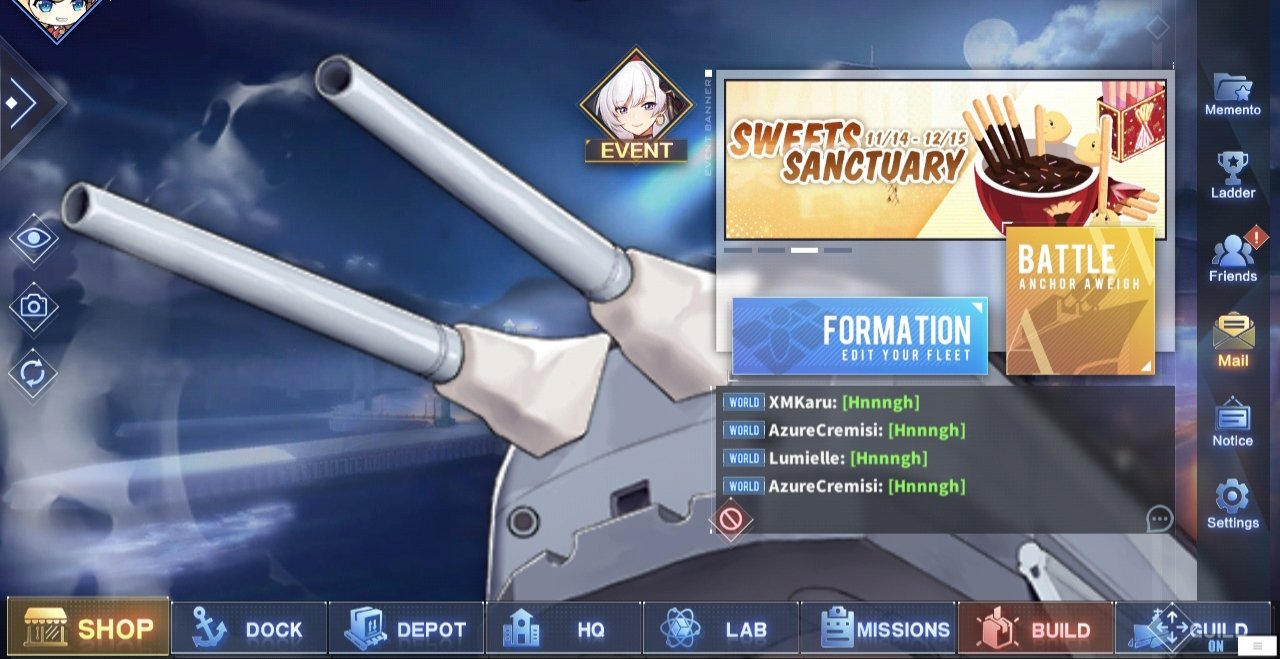Open the Shop menu

point(89,628)
